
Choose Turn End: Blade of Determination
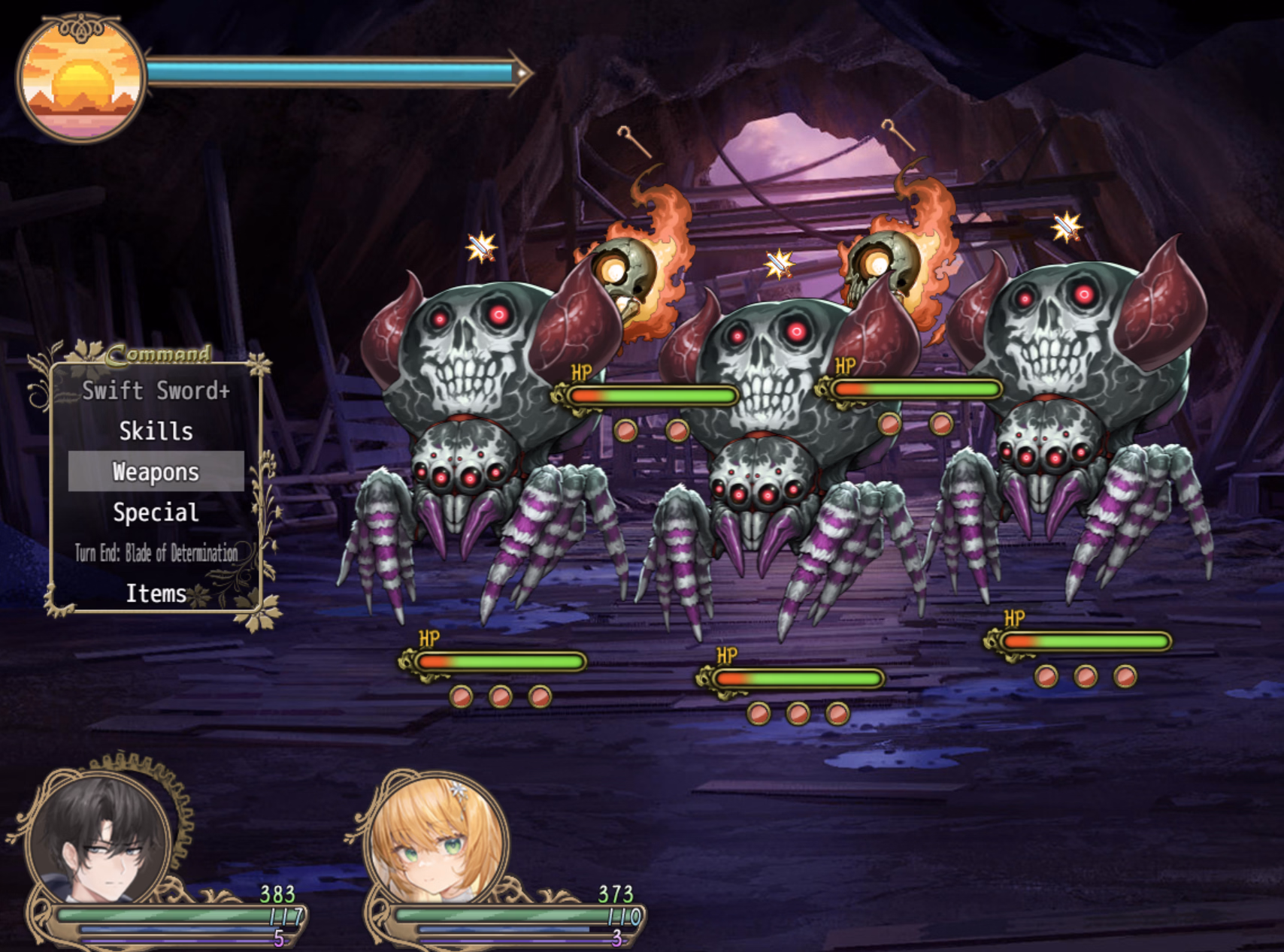click(156, 554)
